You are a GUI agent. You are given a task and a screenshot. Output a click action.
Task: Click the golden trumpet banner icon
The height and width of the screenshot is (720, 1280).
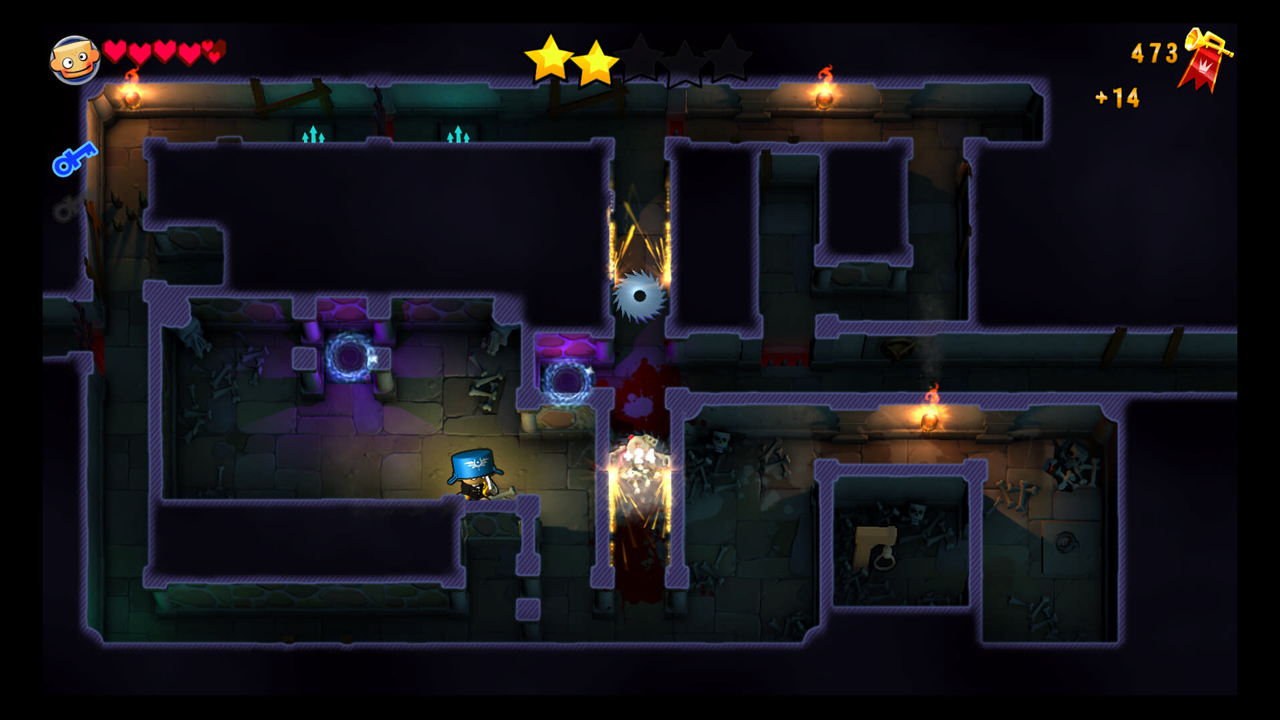point(1204,58)
